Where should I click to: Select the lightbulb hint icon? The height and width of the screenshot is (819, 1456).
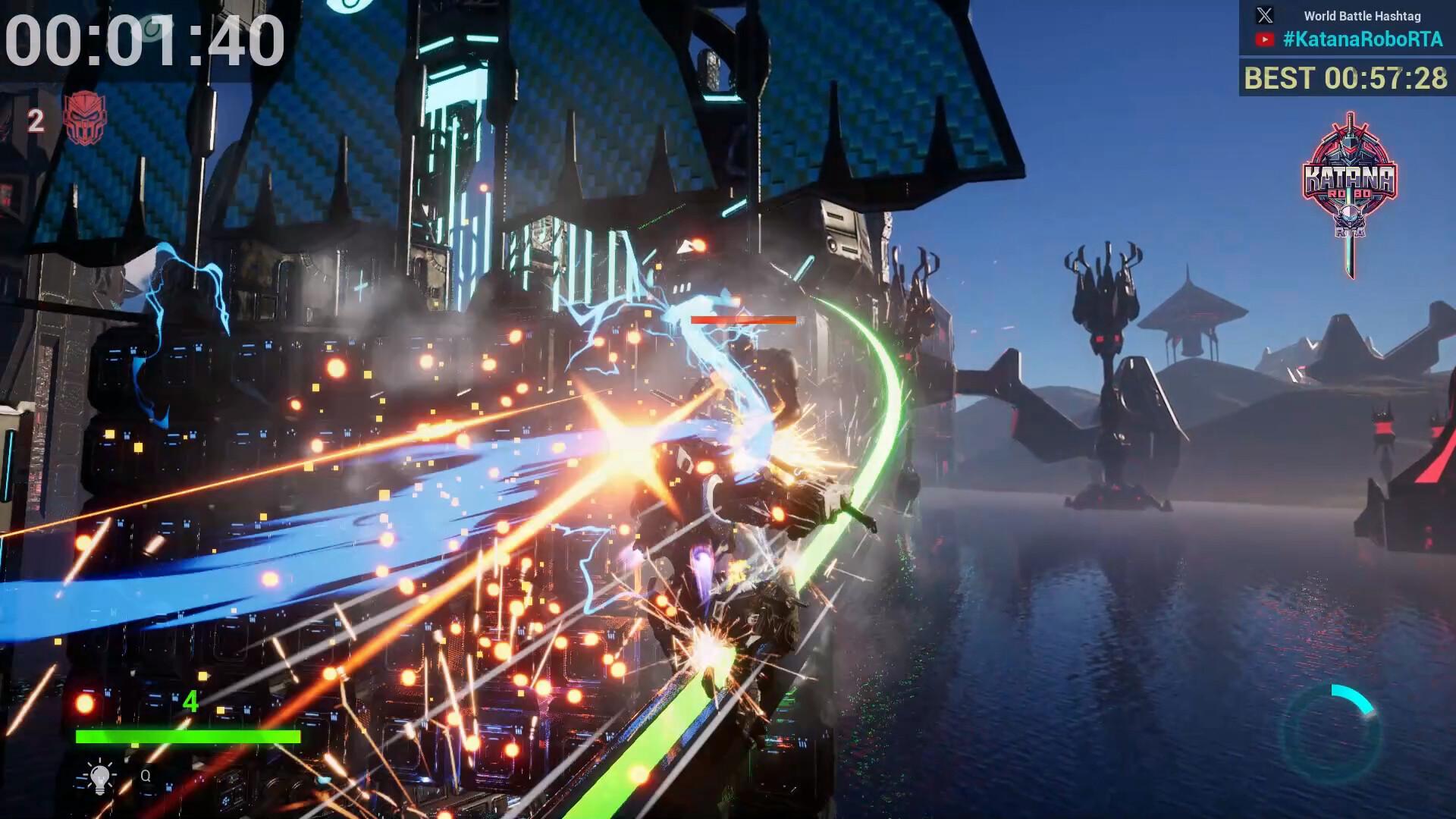(99, 777)
